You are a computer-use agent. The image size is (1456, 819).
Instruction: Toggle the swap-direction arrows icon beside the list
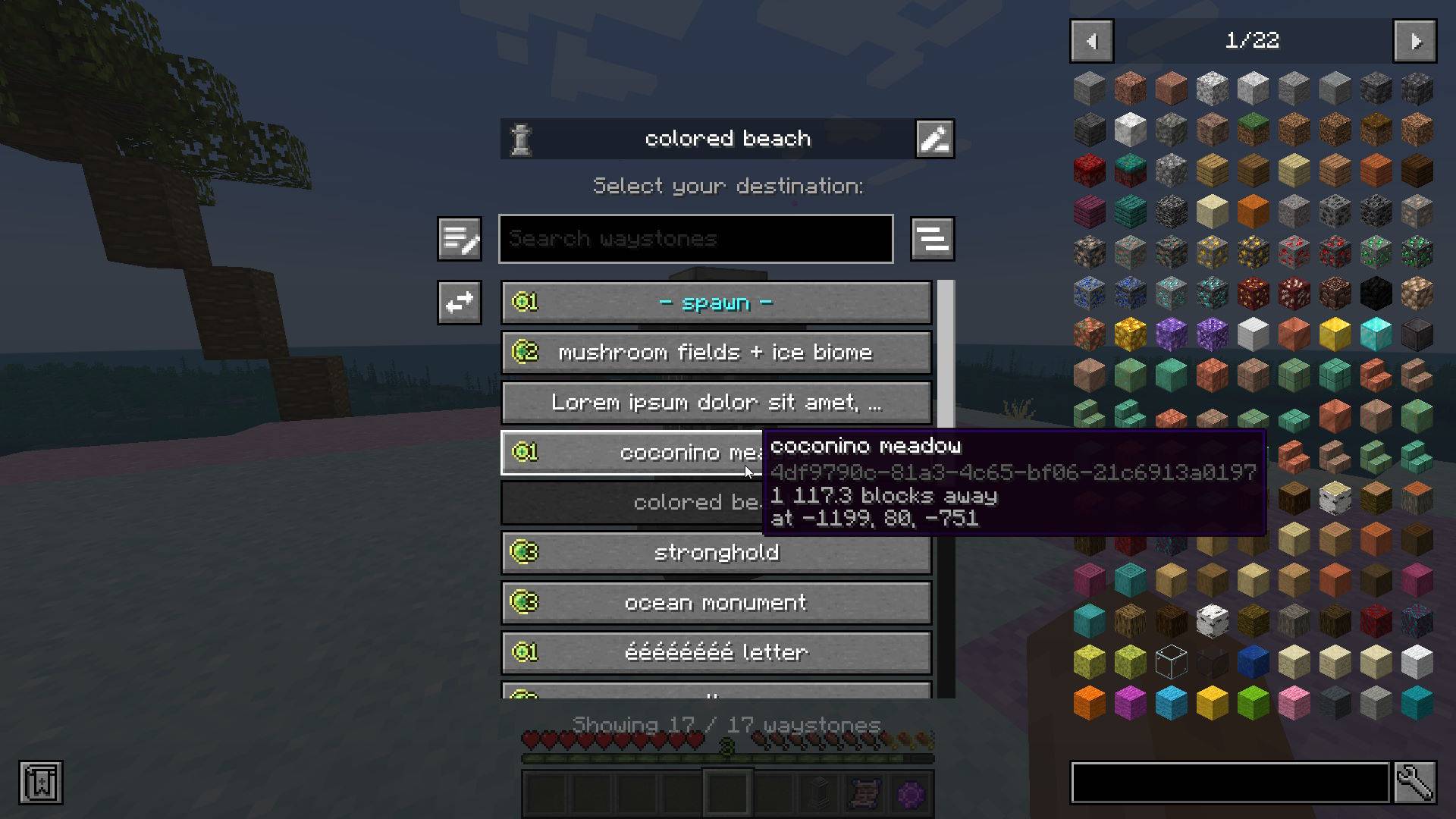[459, 303]
